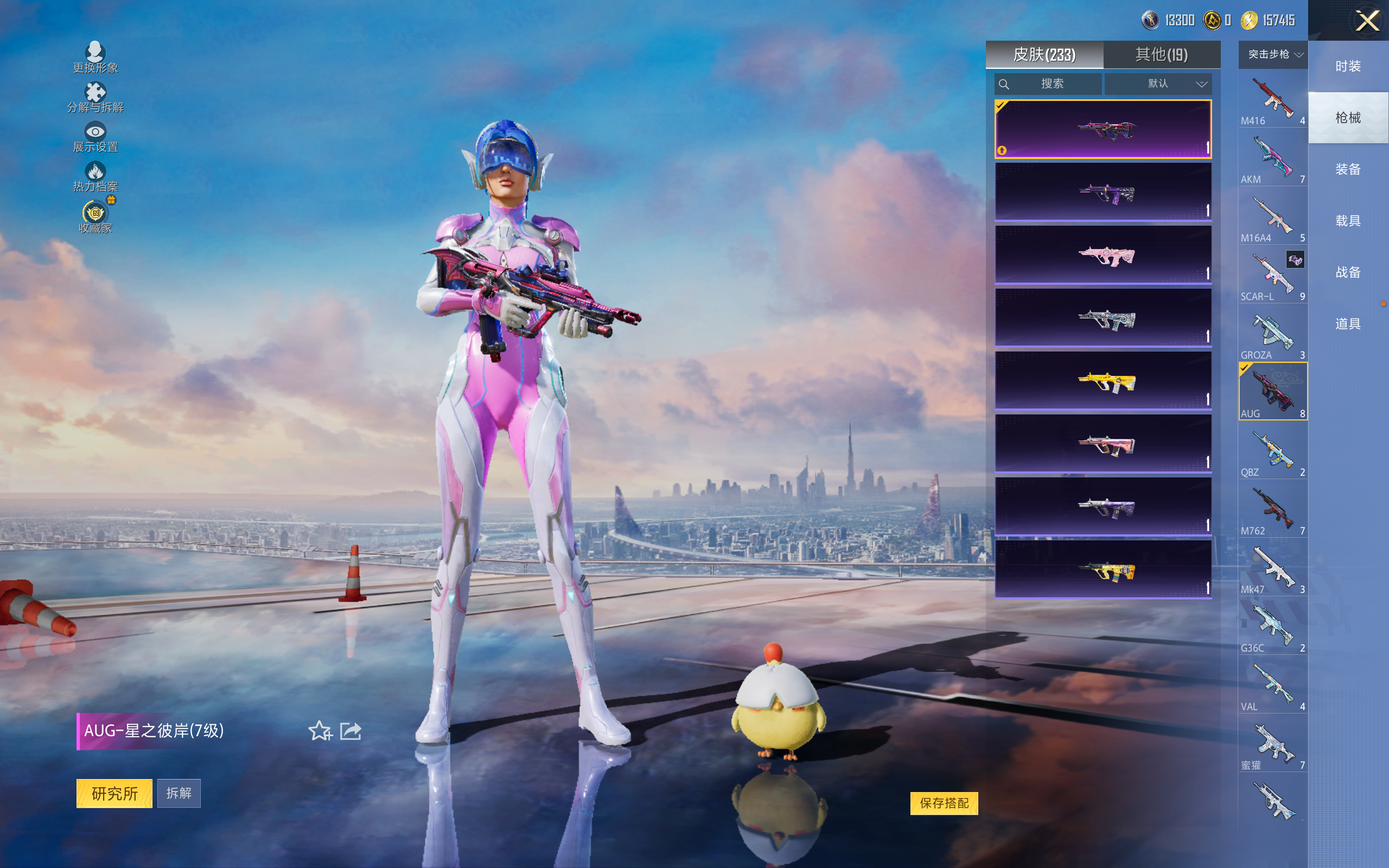Select the pink AUG skin

(1103, 255)
